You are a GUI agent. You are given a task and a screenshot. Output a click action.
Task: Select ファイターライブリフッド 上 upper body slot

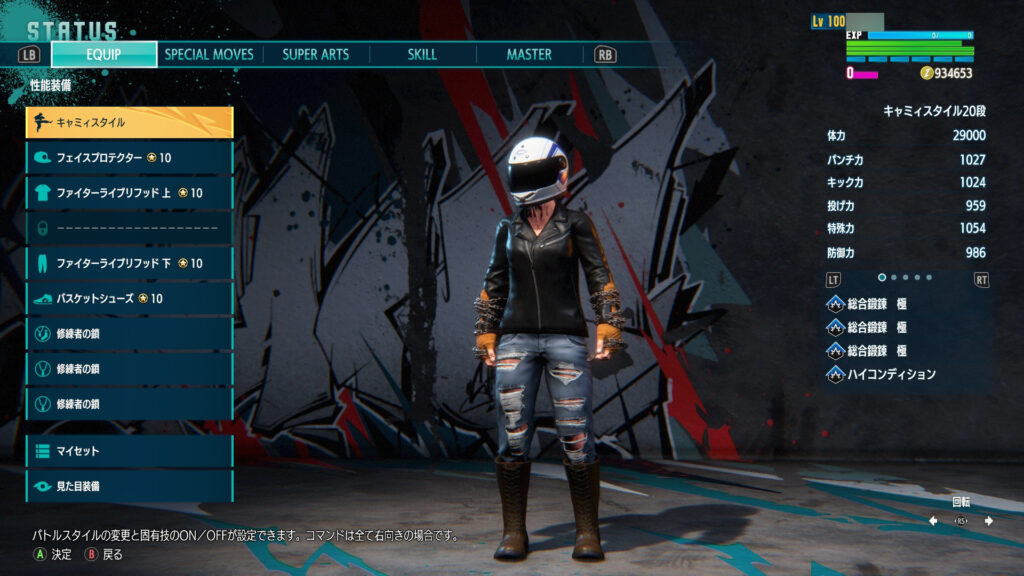coord(129,193)
